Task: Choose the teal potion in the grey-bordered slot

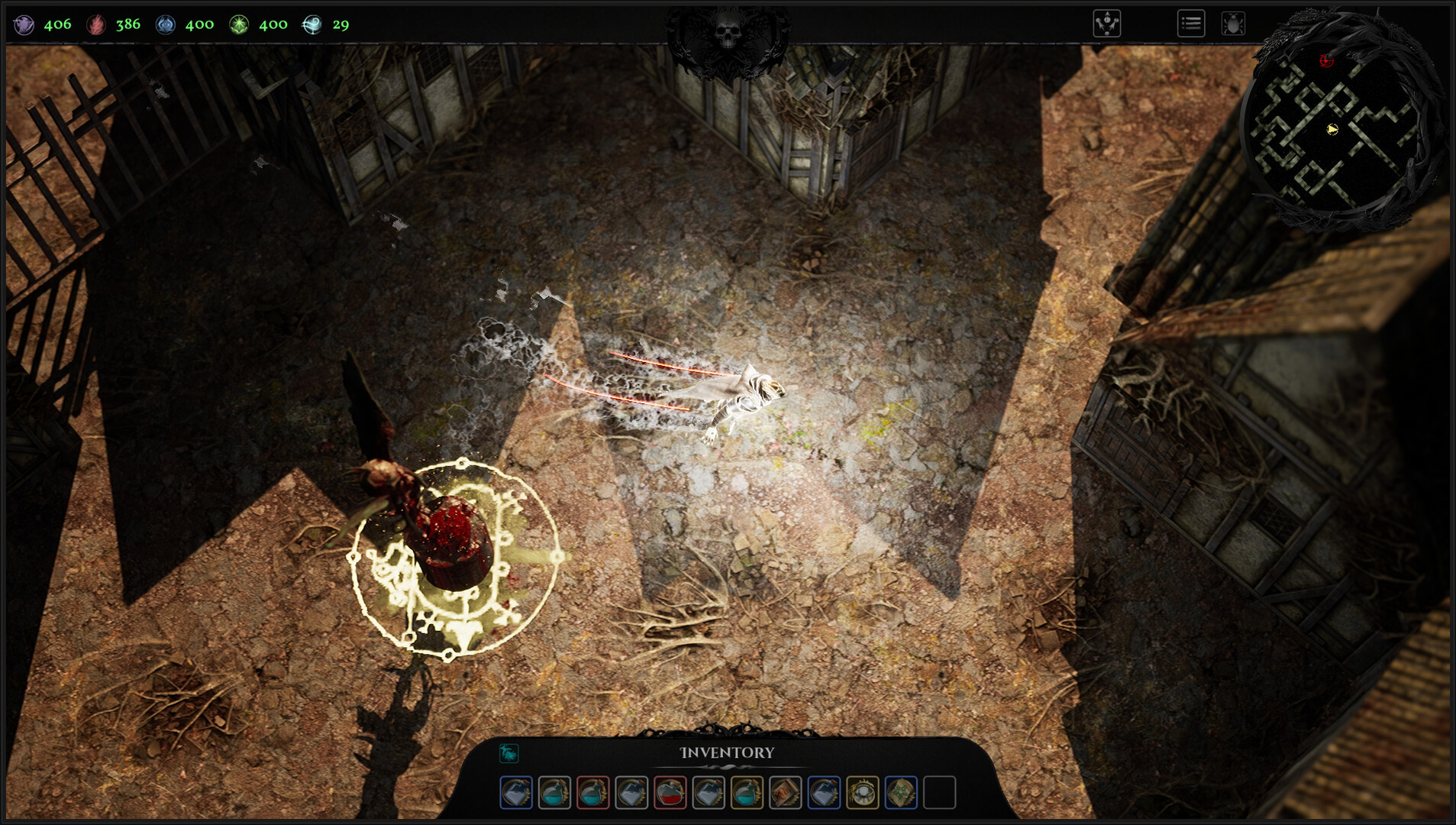Action: tap(554, 792)
